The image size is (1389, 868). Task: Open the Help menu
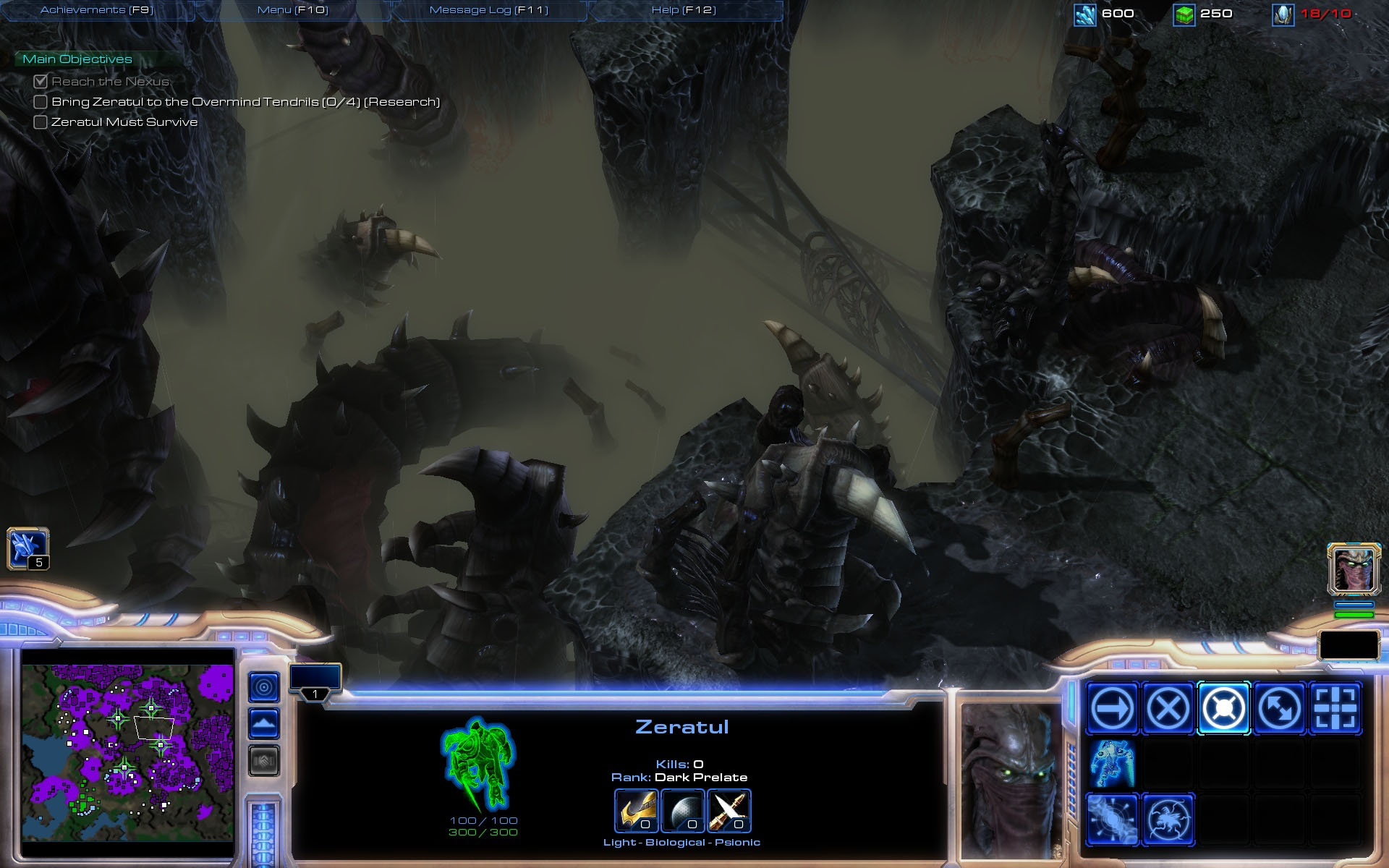(x=683, y=10)
